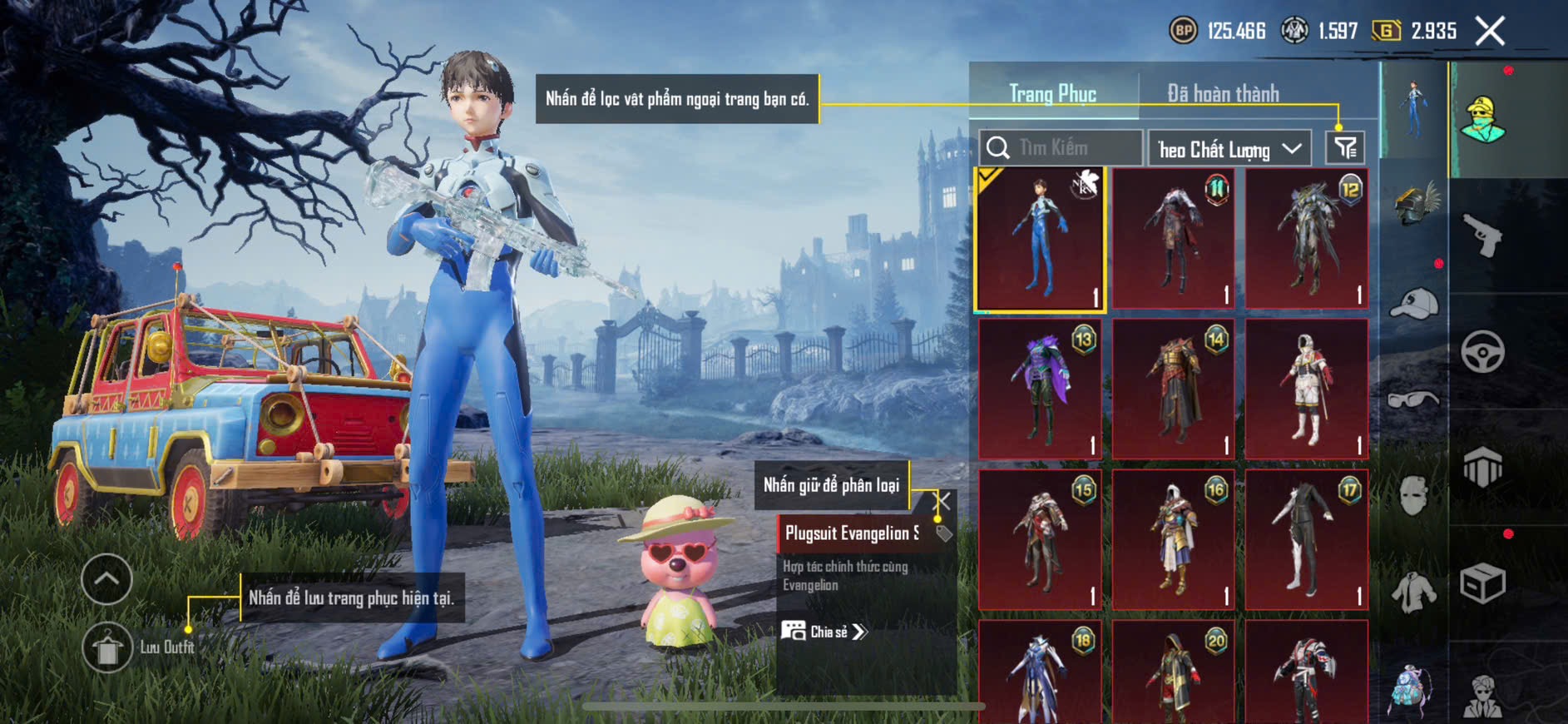
Task: Switch to the sunglasses category
Action: (x=1414, y=400)
